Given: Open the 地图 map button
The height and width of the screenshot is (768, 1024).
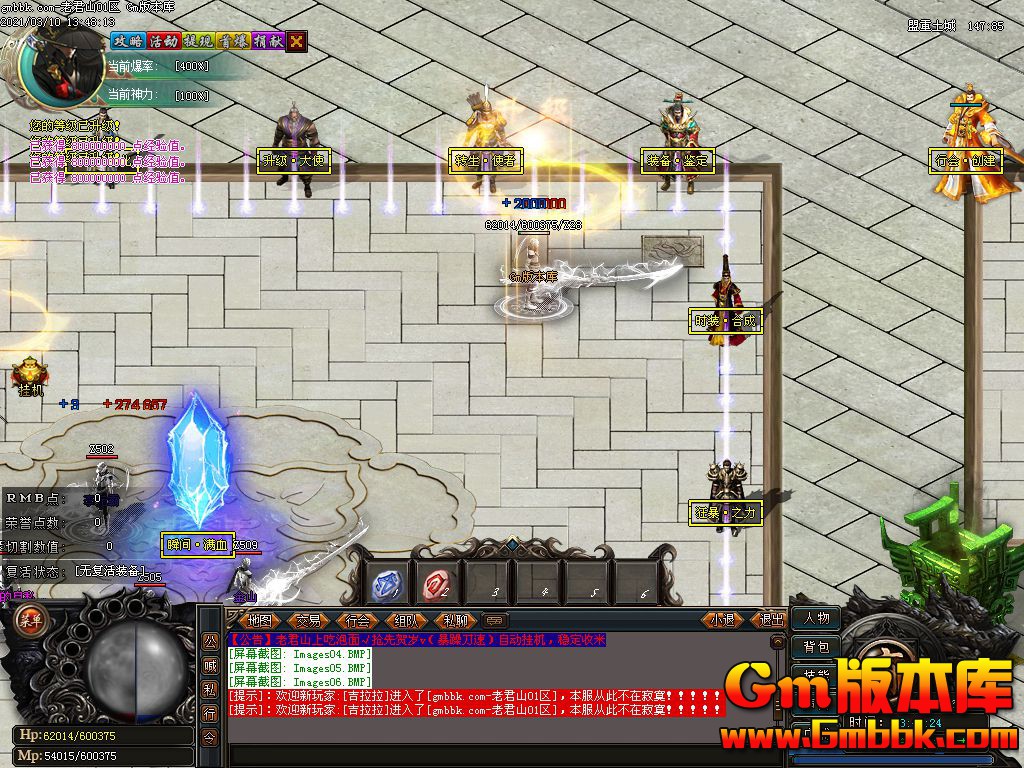Looking at the screenshot, I should tap(258, 620).
